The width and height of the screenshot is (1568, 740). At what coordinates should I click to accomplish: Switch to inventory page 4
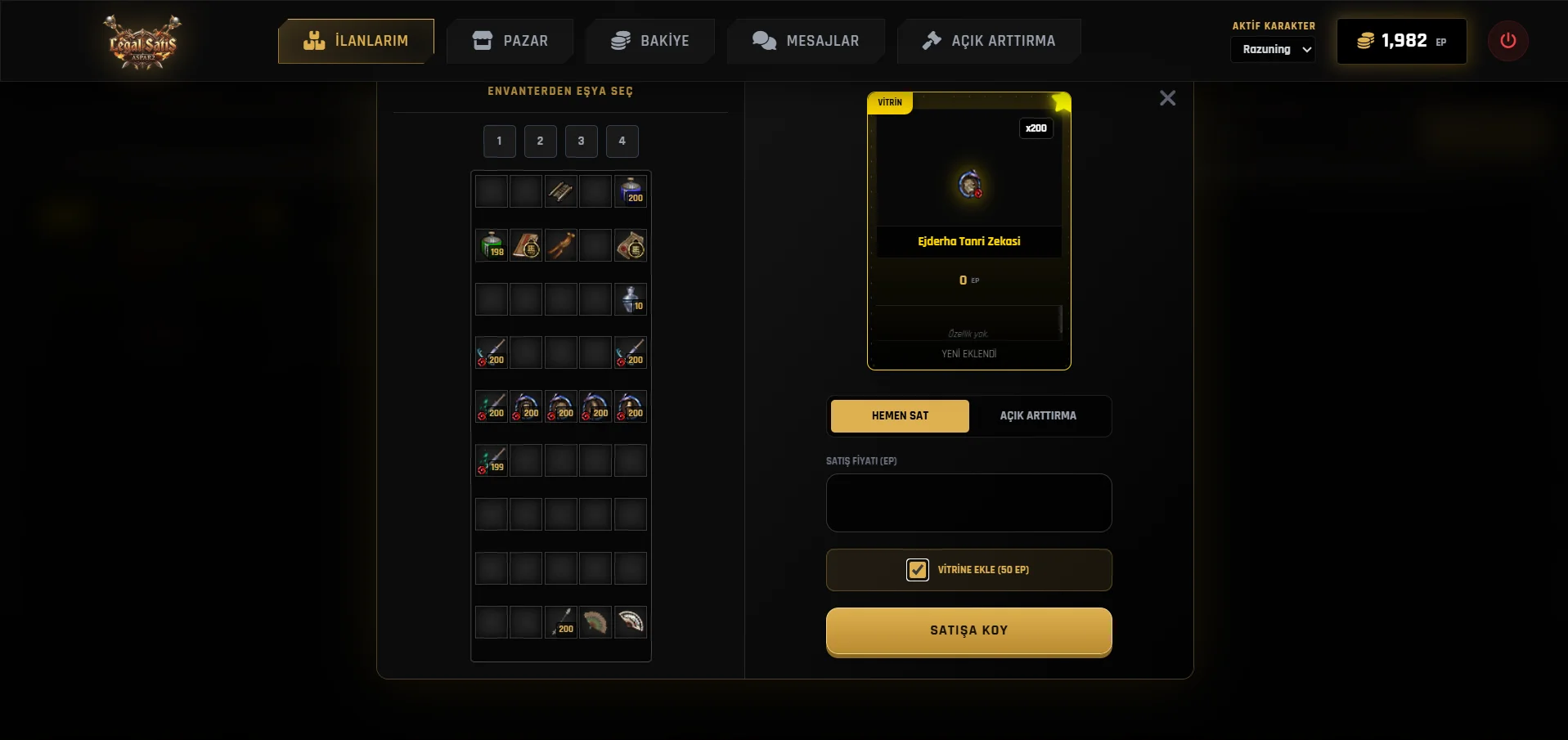coord(622,141)
